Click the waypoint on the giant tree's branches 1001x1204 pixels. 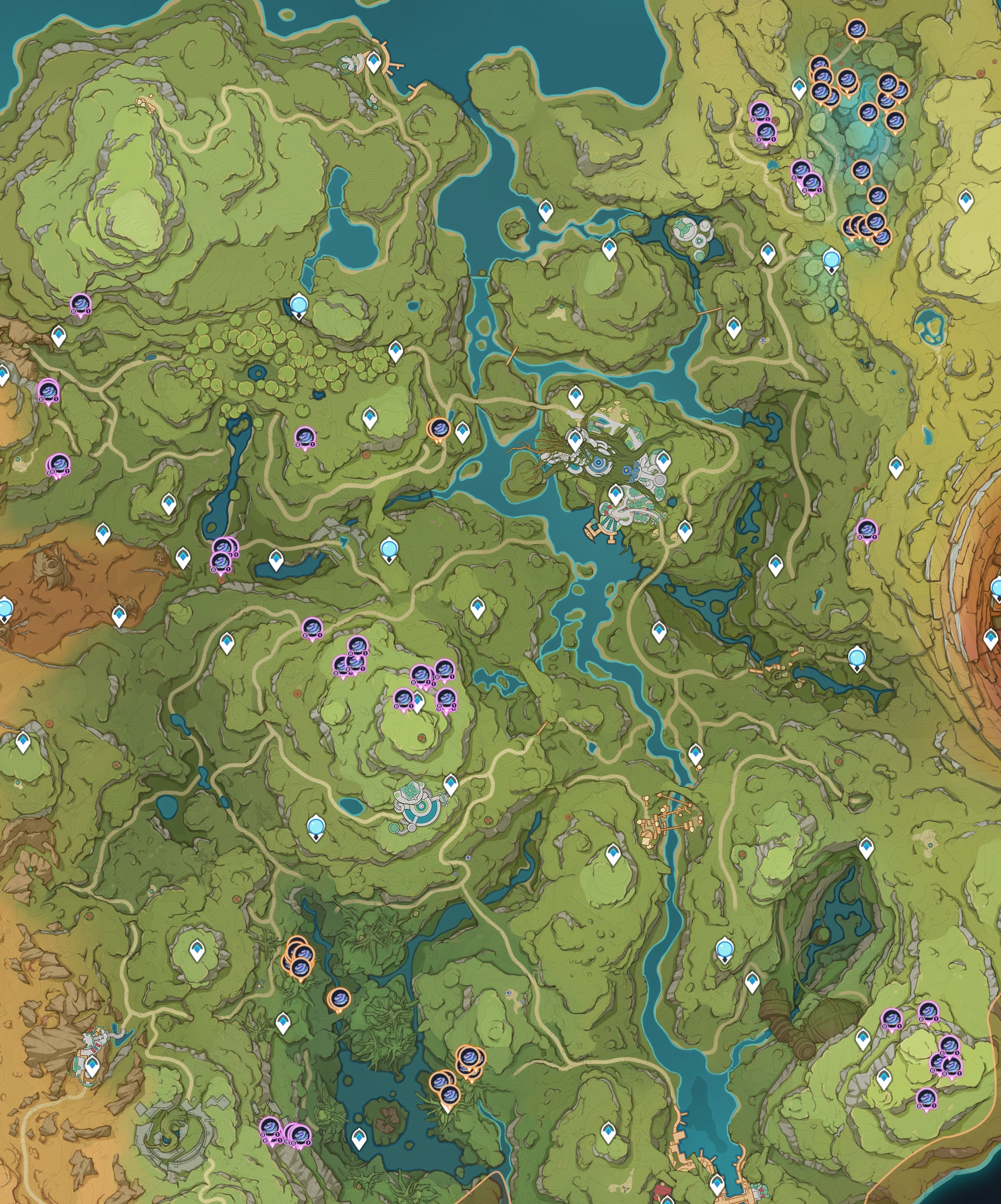pyautogui.click(x=575, y=440)
